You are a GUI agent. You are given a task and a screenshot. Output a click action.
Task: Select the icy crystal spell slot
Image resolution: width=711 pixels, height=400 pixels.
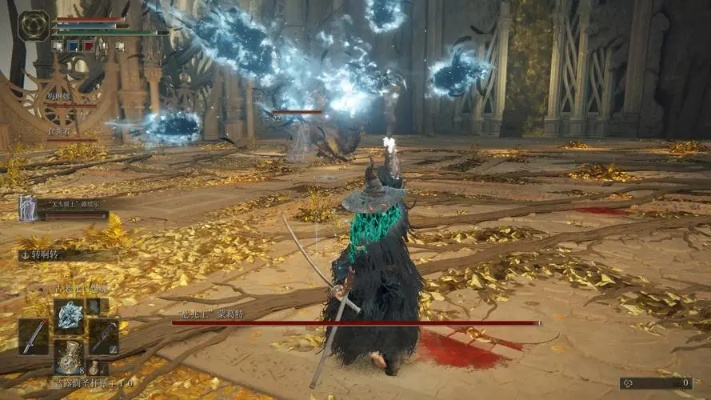point(69,315)
